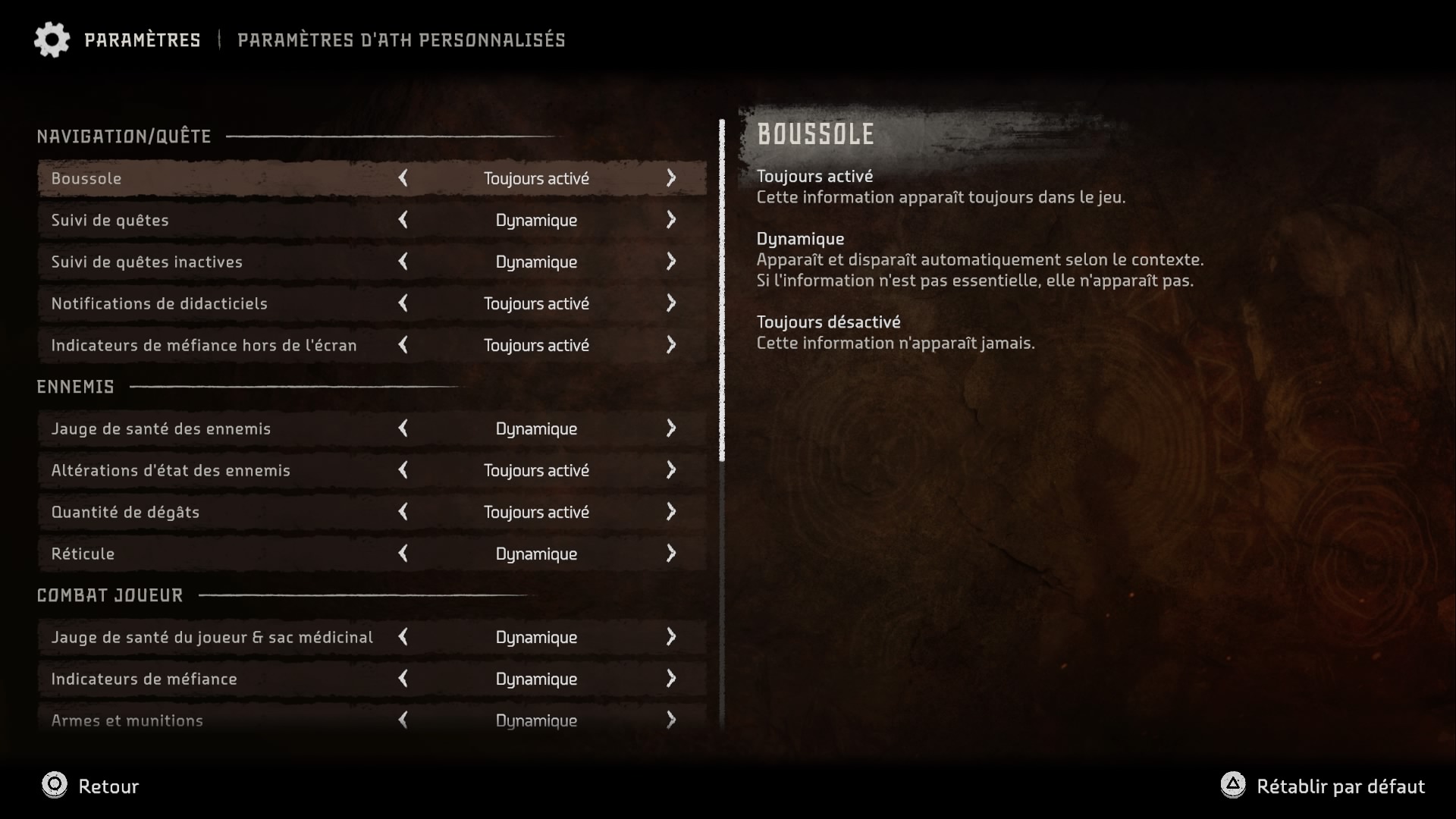Screen dimensions: 1456x819
Task: Click right arrow for Altérations d'état des ennemis
Action: [670, 470]
